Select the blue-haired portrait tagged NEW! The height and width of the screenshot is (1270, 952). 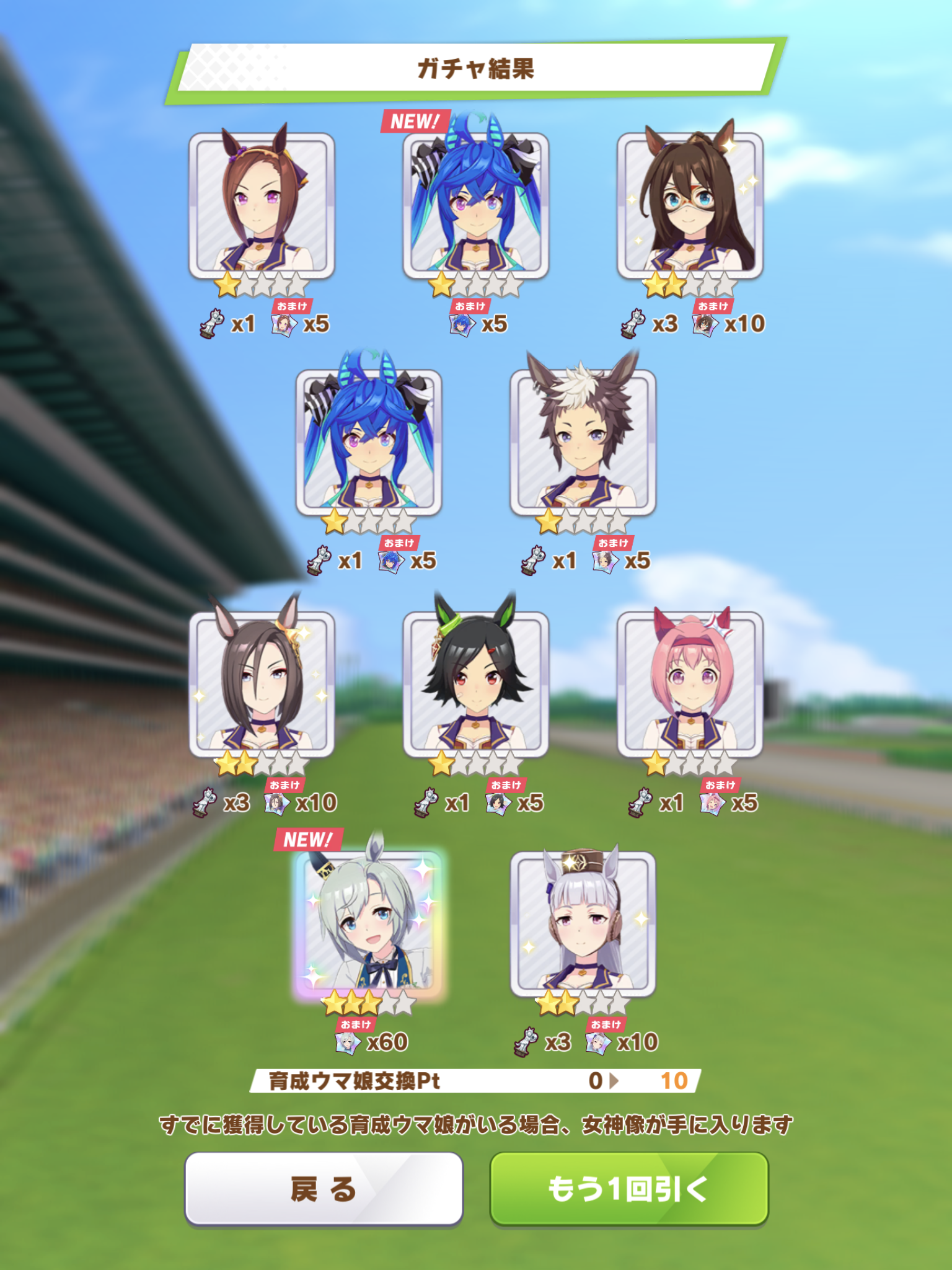click(x=475, y=205)
